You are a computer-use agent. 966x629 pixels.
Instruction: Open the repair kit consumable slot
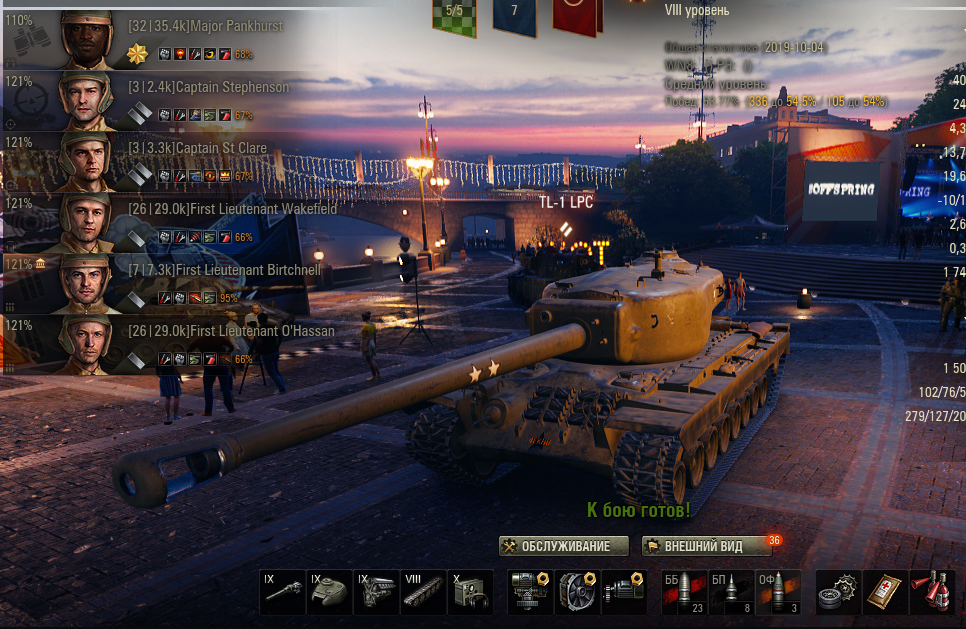coord(838,592)
